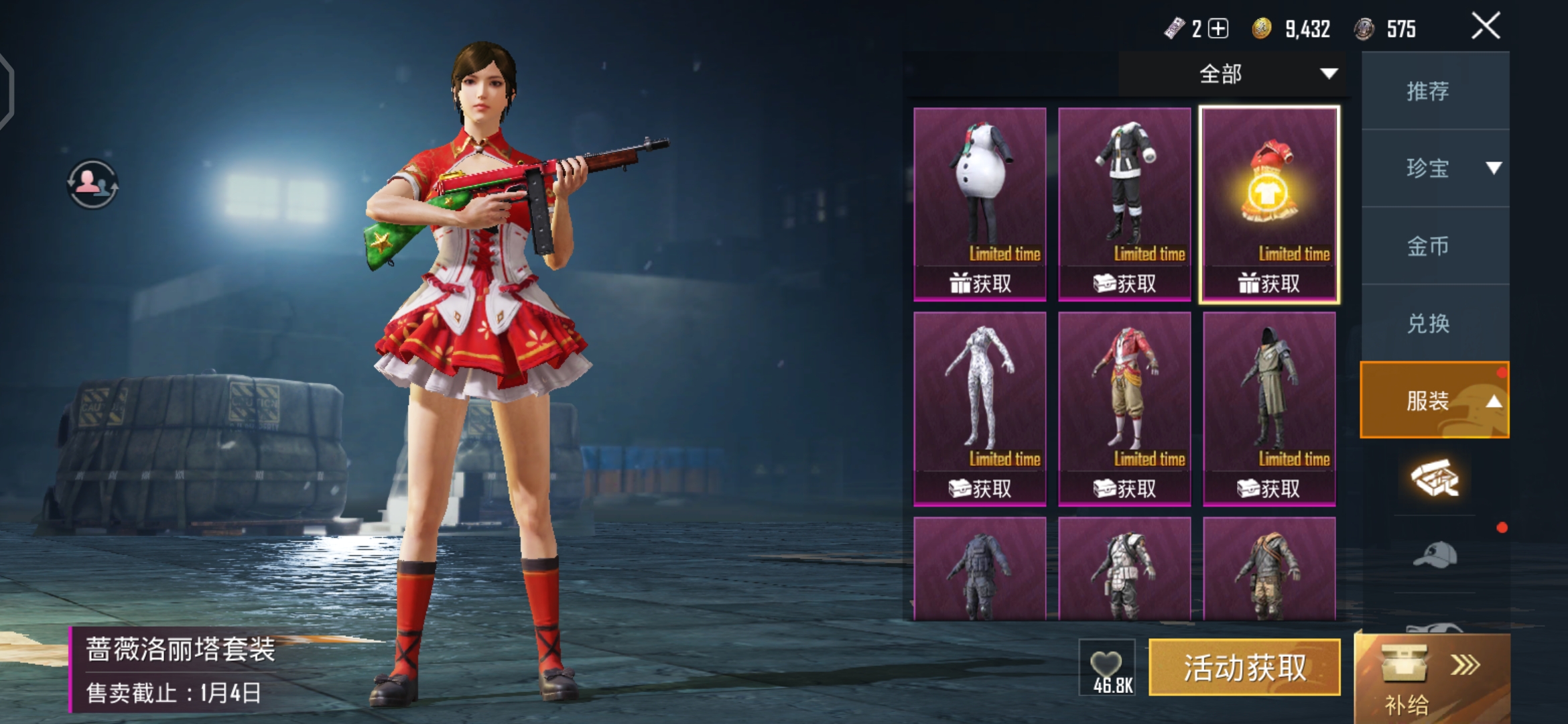Screen dimensions: 1568x724
Task: Select the outfit set subcategory icon
Action: tap(1435, 478)
